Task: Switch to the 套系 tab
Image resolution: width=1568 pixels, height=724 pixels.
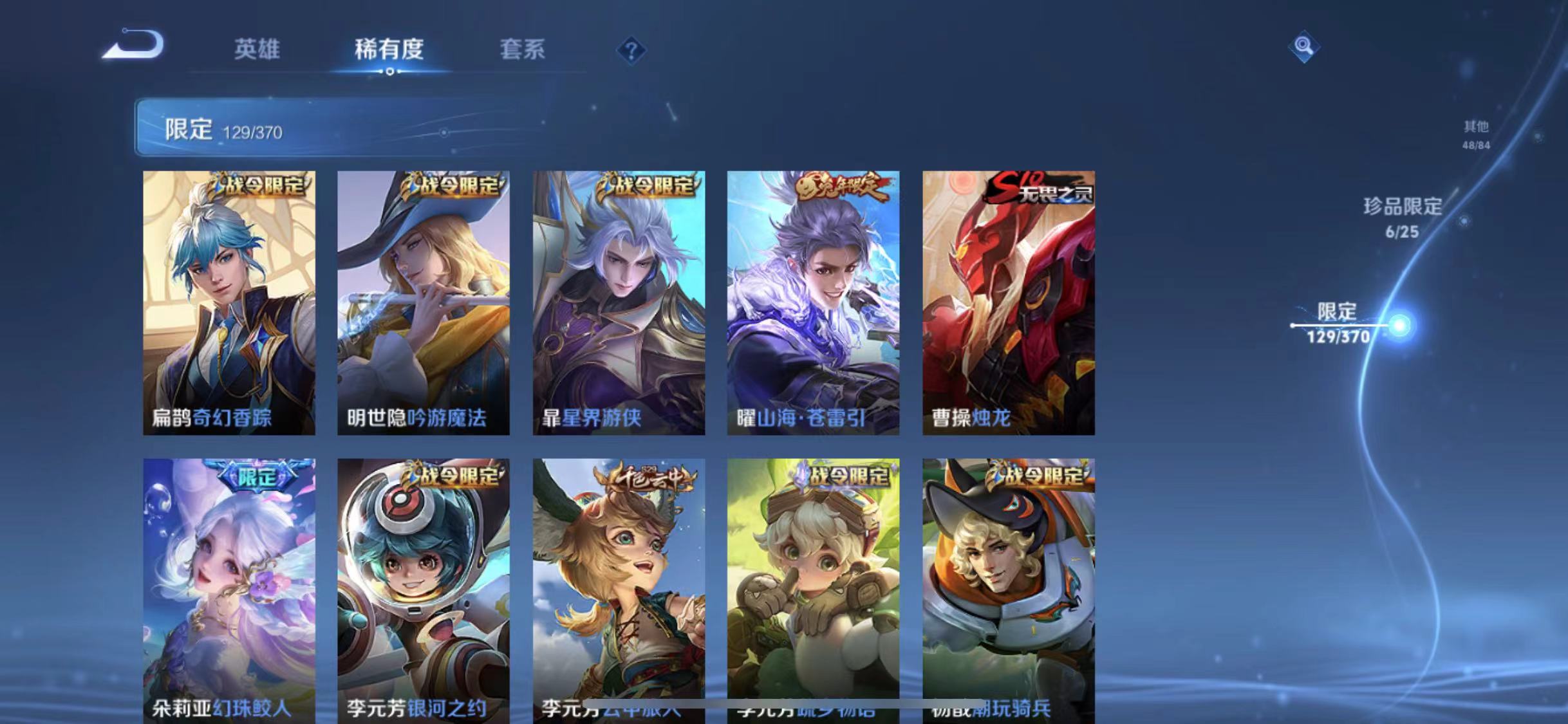Action: 523,50
